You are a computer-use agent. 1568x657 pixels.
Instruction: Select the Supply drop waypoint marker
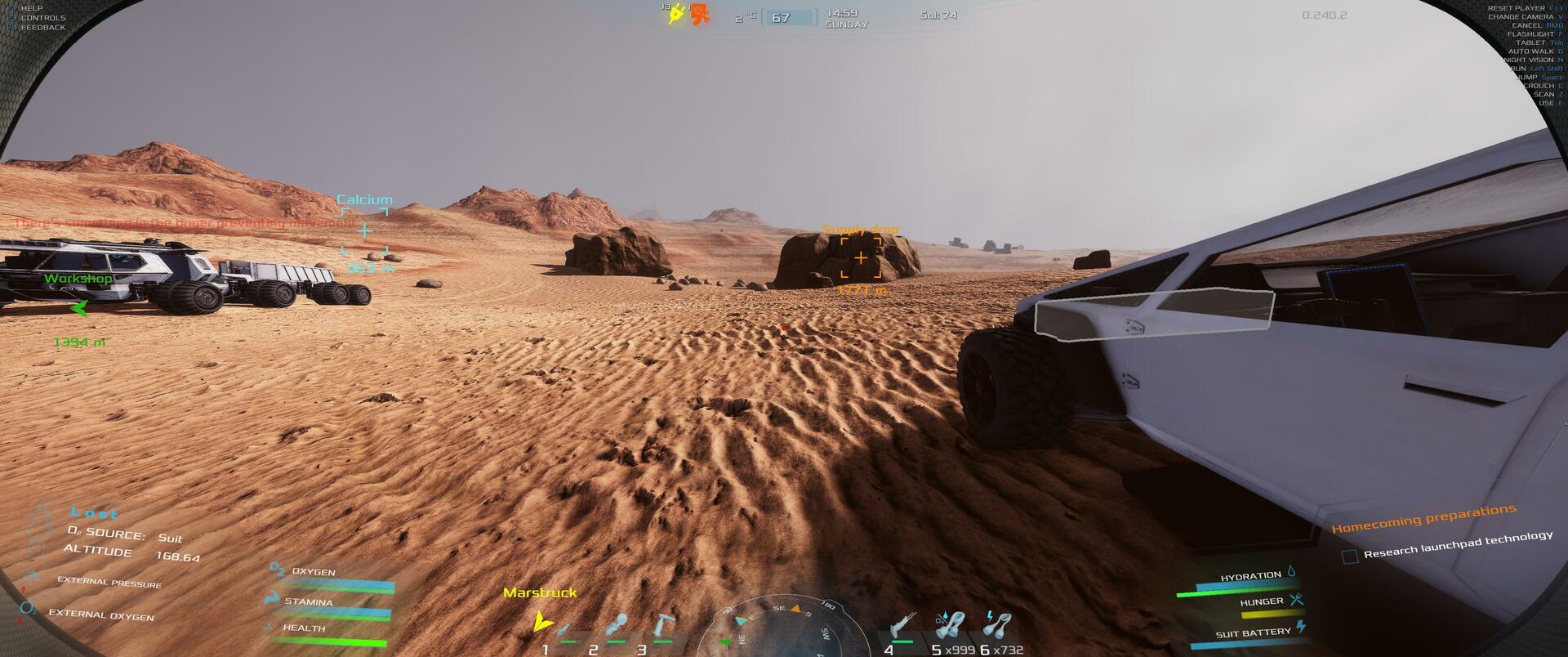861,257
